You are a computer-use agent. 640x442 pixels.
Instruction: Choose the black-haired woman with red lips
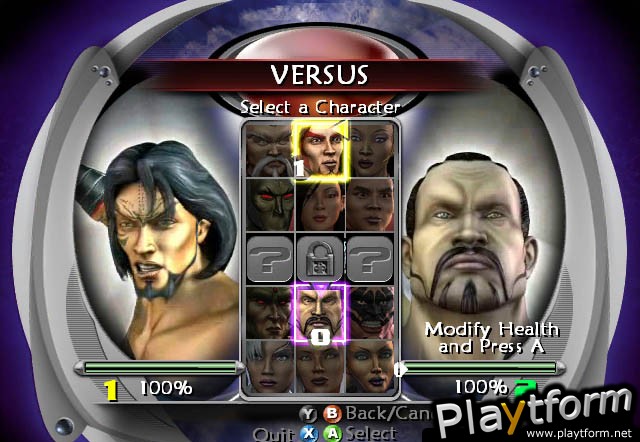[319, 204]
